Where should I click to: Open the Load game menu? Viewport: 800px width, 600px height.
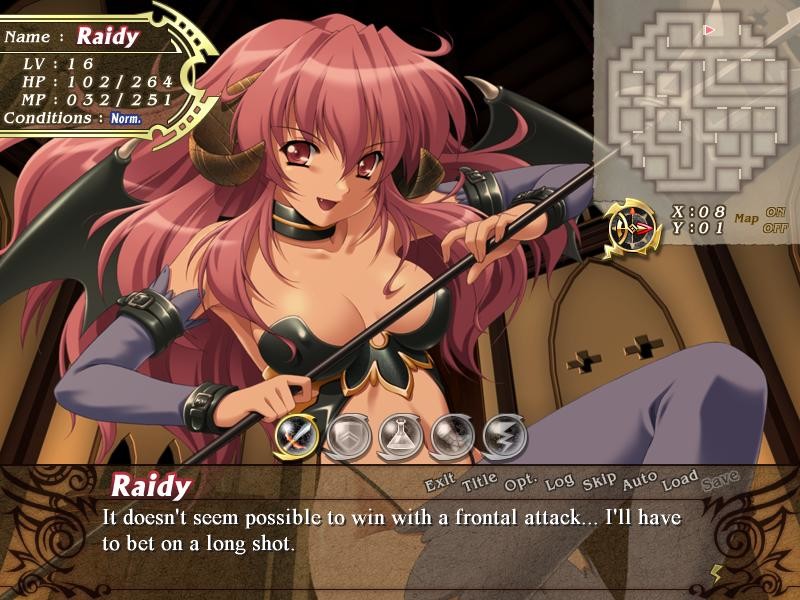pyautogui.click(x=680, y=480)
